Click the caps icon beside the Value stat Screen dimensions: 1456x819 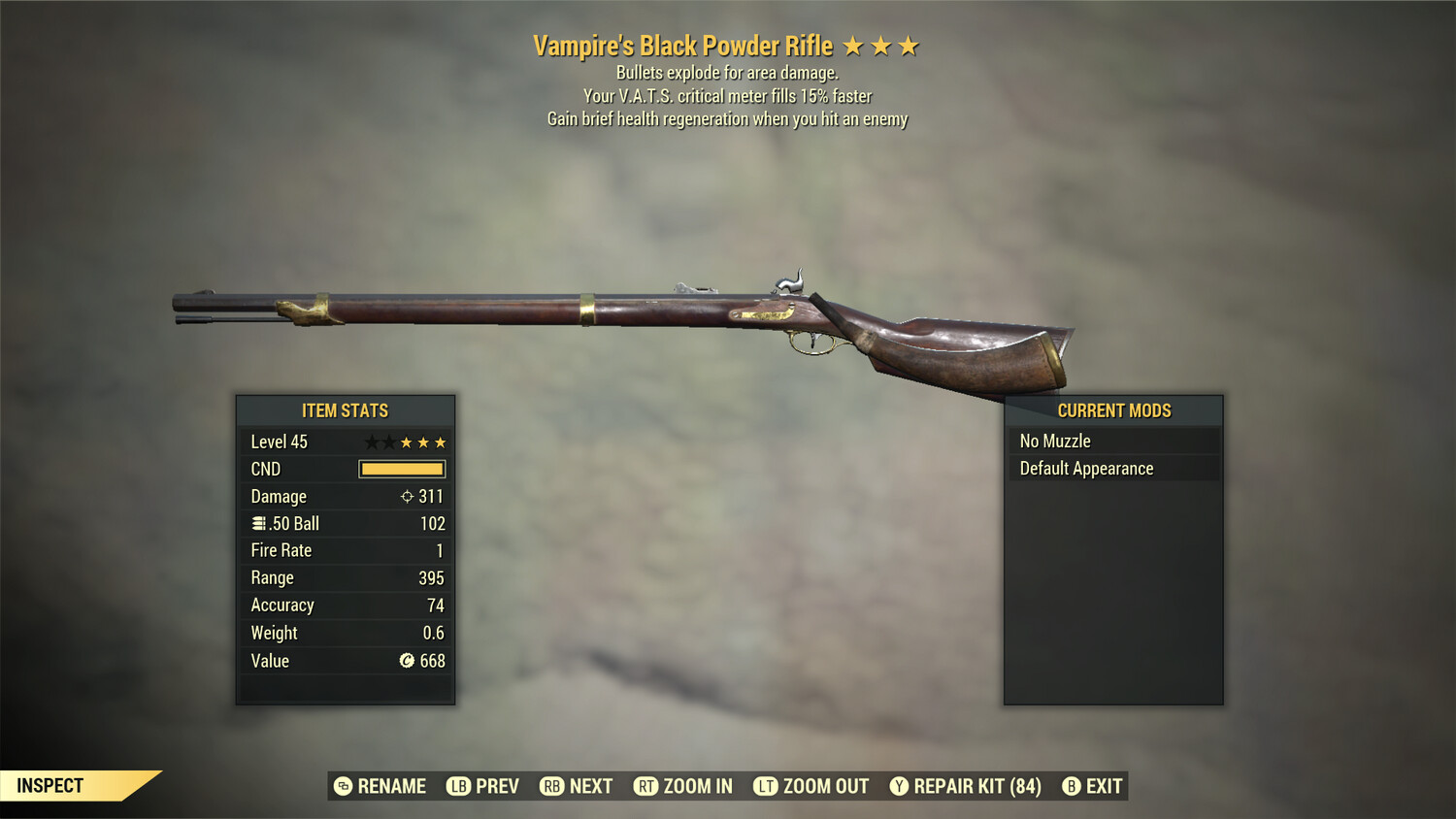[406, 661]
